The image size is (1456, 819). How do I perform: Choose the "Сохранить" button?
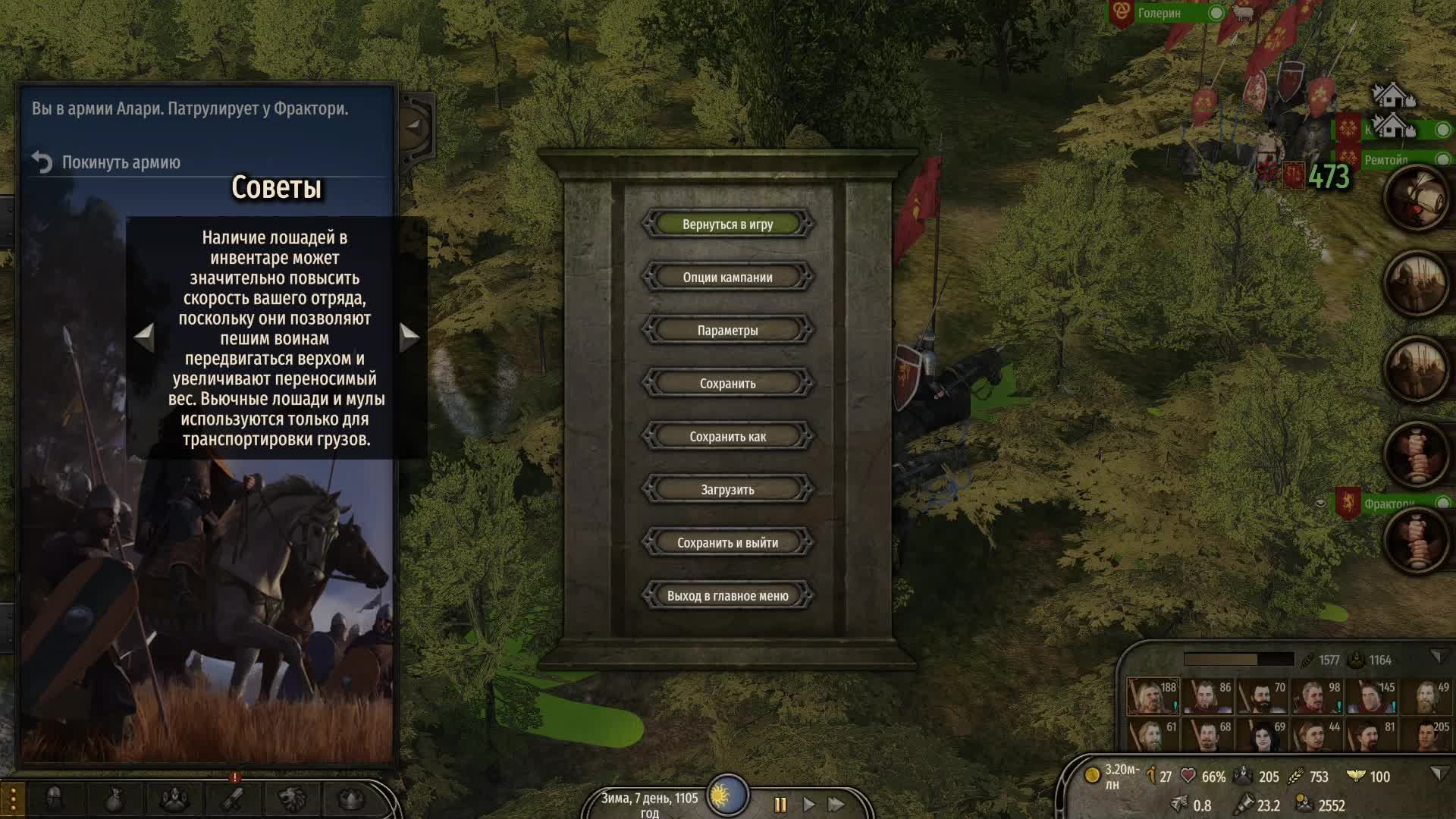coord(727,384)
